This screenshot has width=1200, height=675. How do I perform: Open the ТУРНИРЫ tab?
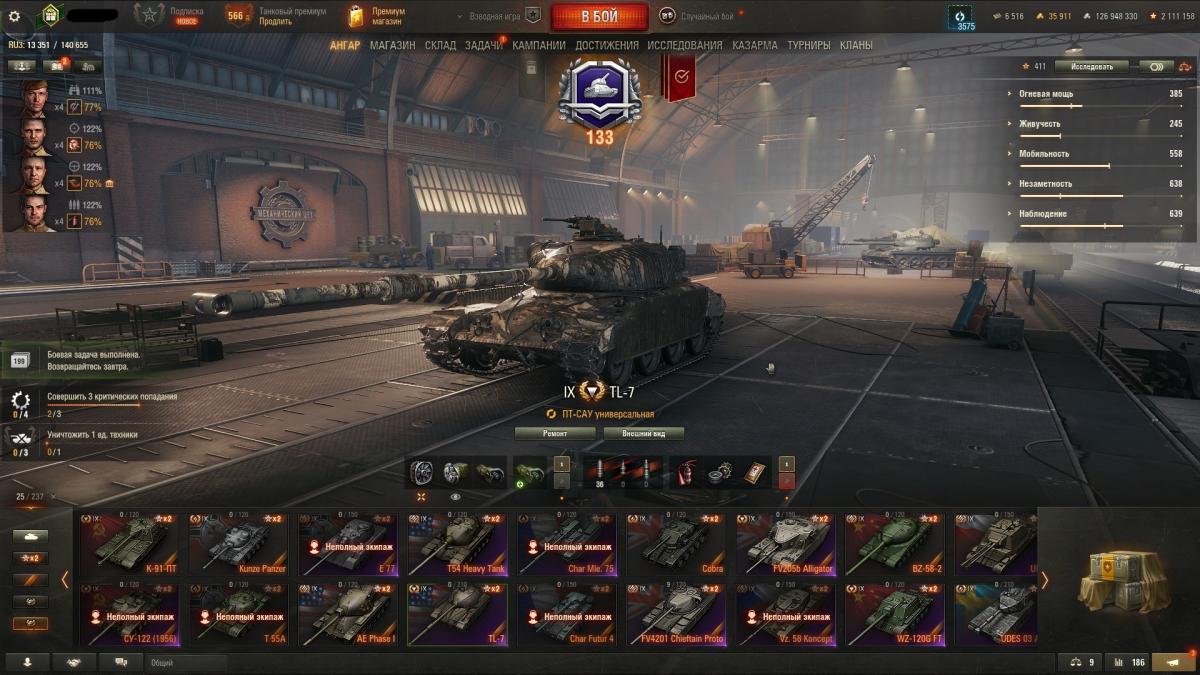(x=808, y=45)
